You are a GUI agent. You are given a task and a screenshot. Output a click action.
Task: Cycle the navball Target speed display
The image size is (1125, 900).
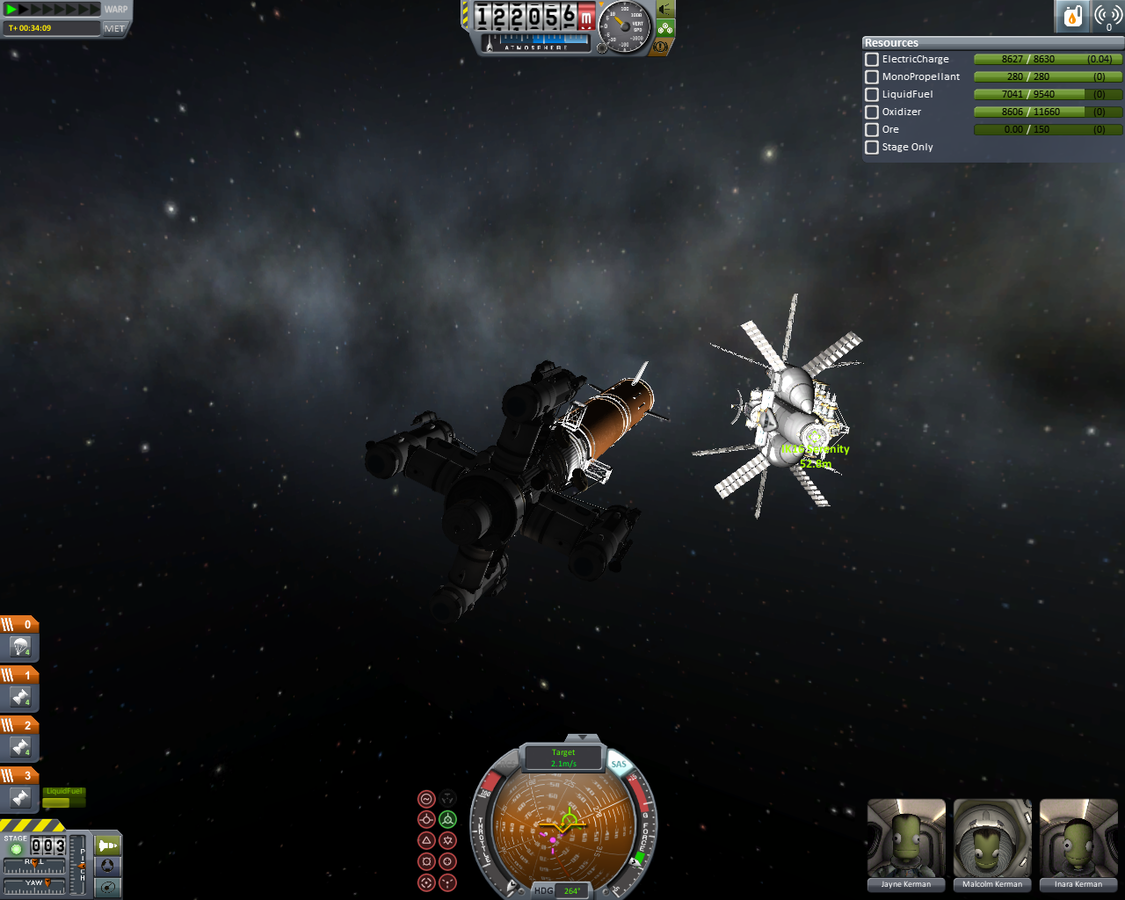click(564, 757)
